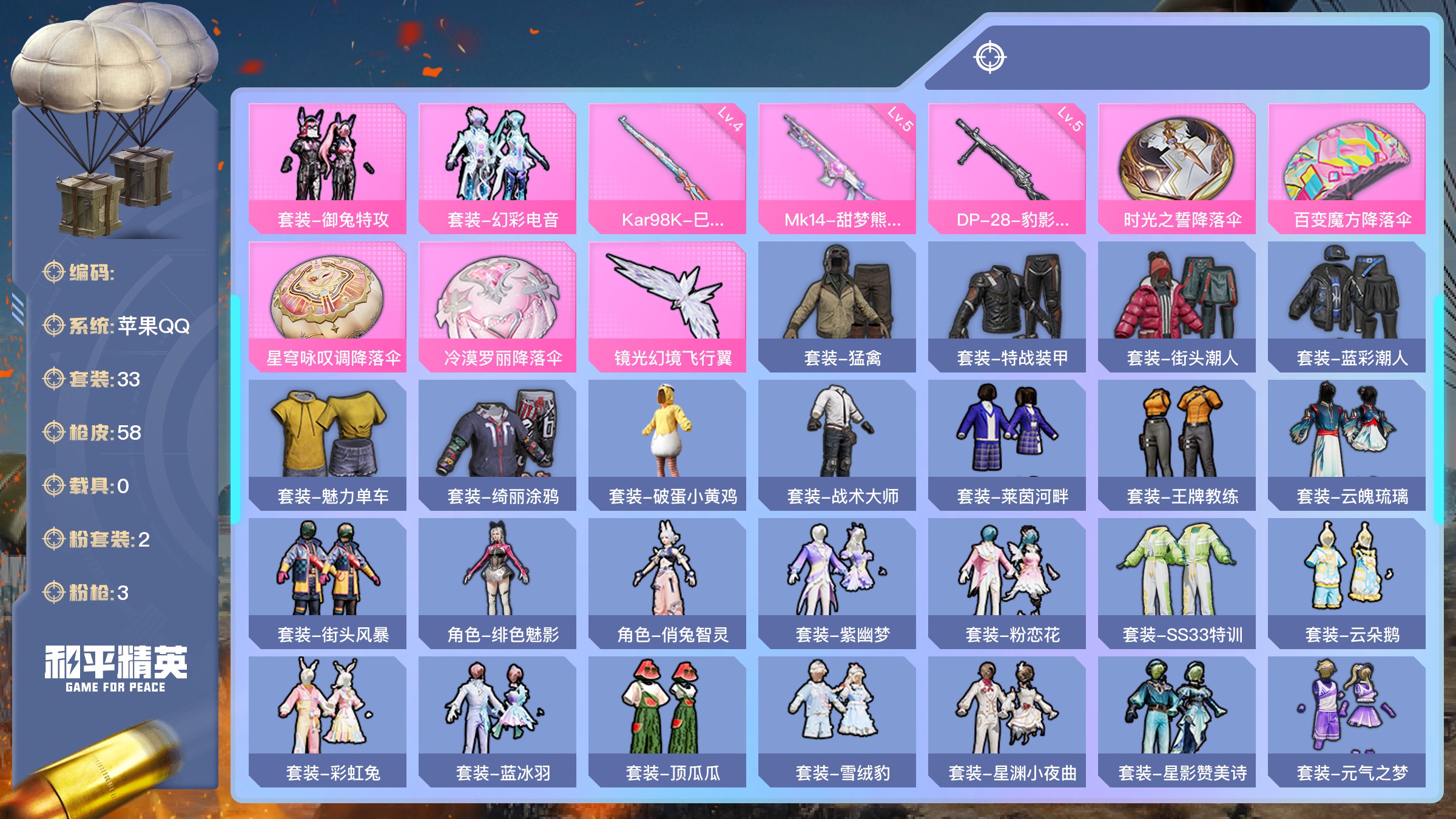Select the Mk14 甜梦熊 gun skin
The height and width of the screenshot is (819, 1456).
pos(837,168)
